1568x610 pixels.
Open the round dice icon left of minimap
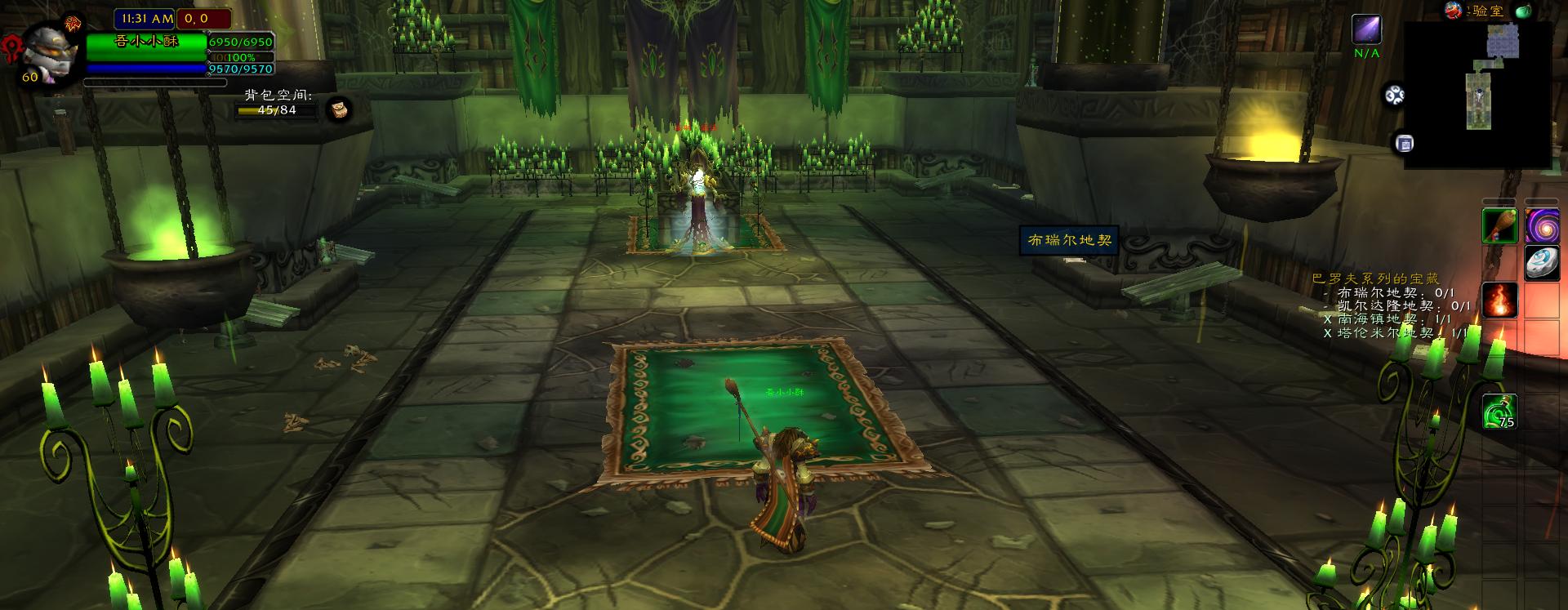pos(1394,96)
